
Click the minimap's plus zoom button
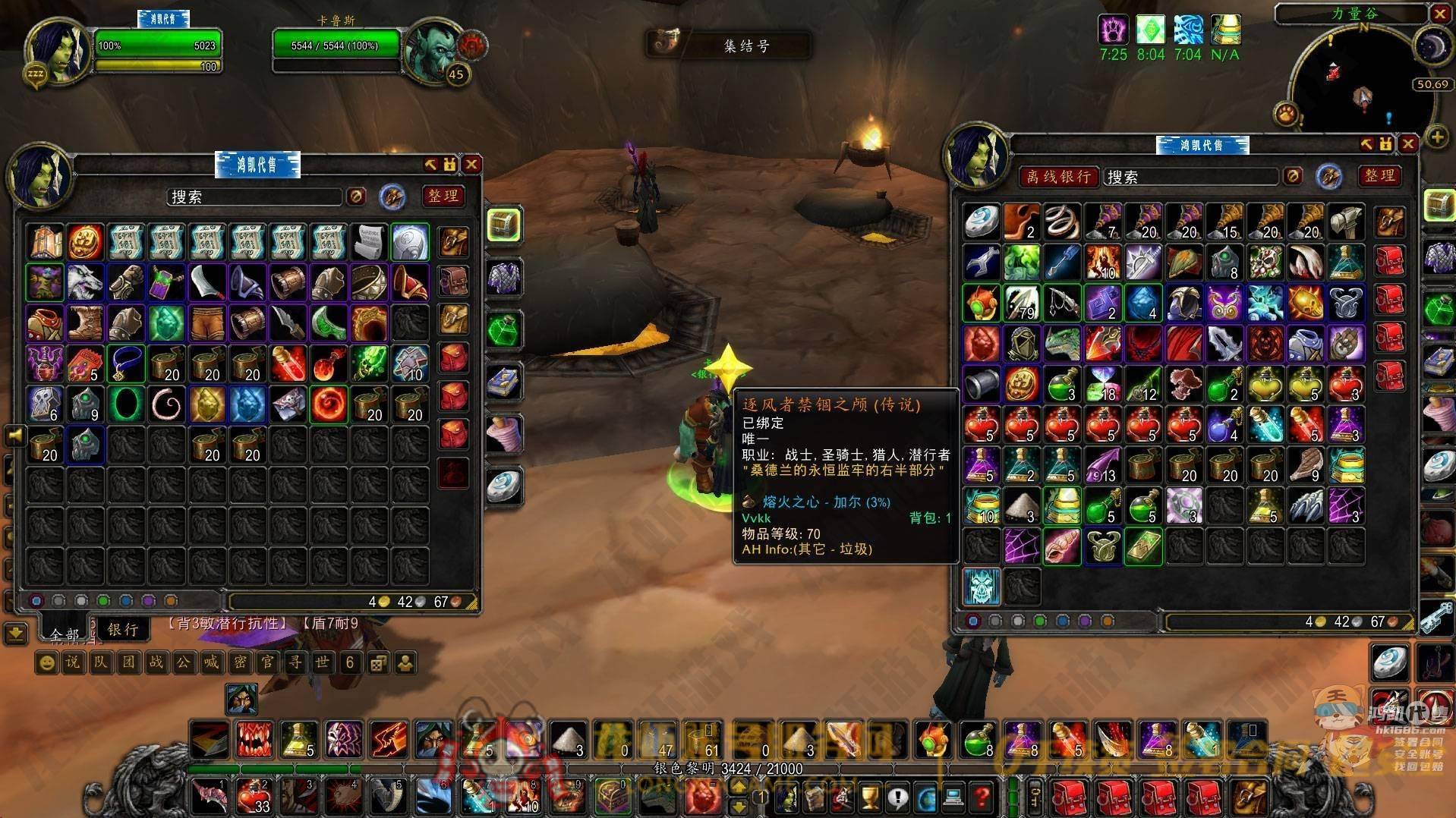[x=1436, y=137]
